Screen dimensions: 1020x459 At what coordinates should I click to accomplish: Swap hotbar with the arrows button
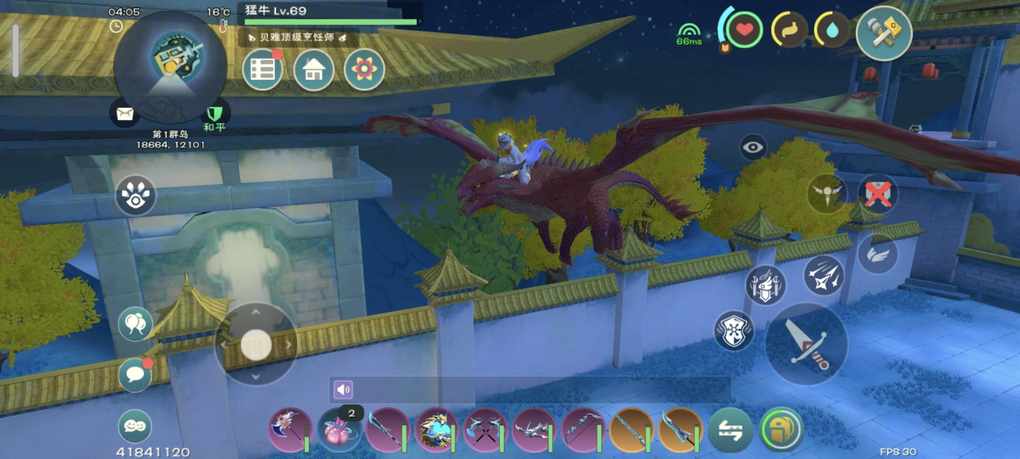pos(730,431)
